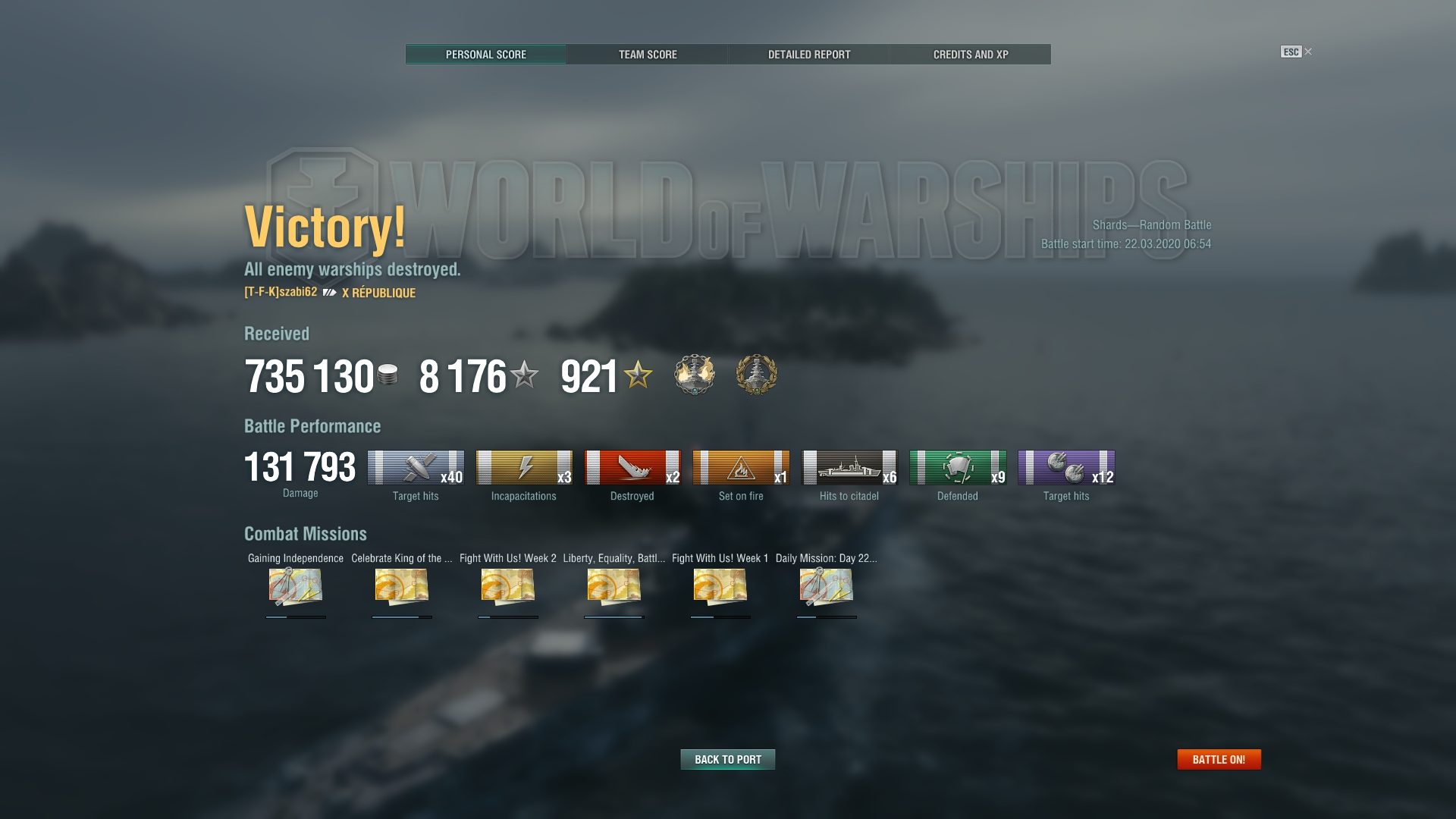
Task: Select the Personal Score tab
Action: (485, 55)
